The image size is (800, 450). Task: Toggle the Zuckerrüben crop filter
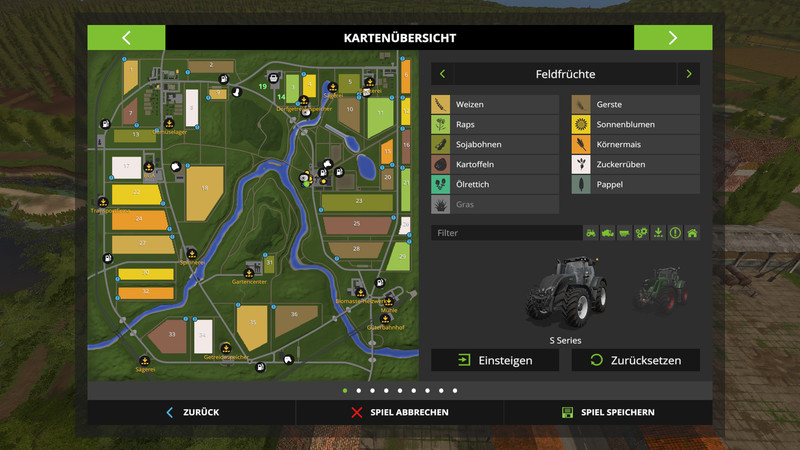[x=635, y=164]
